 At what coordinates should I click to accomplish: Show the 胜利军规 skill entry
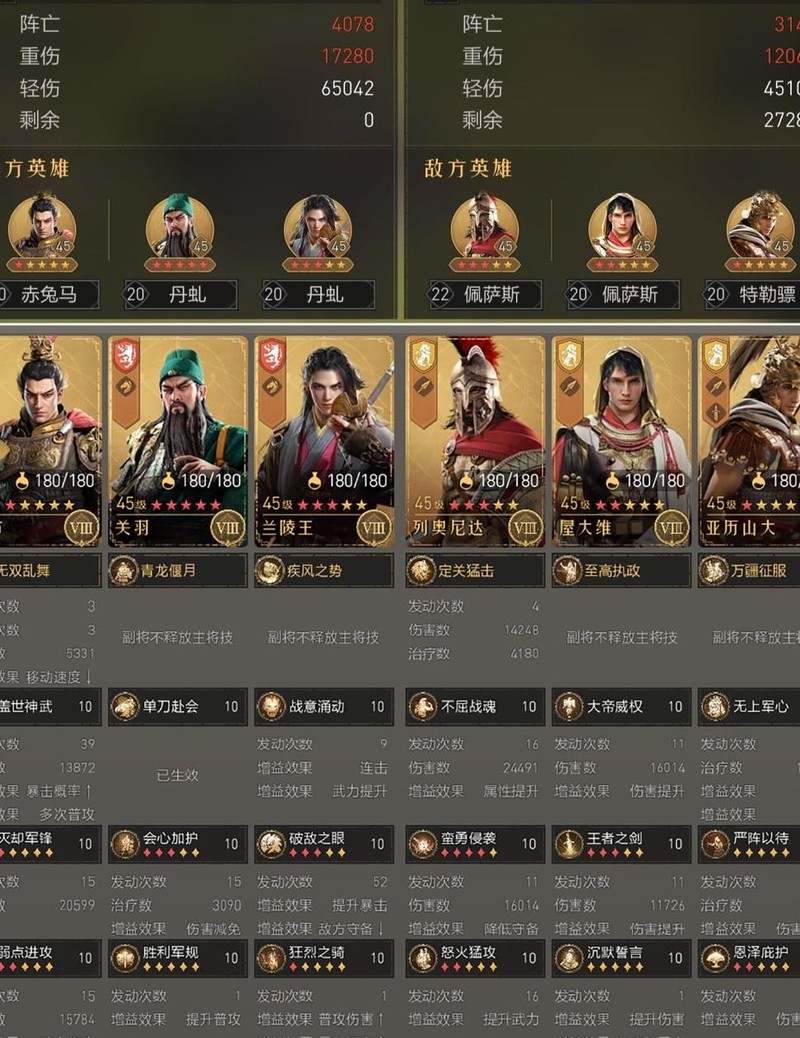pyautogui.click(x=178, y=957)
